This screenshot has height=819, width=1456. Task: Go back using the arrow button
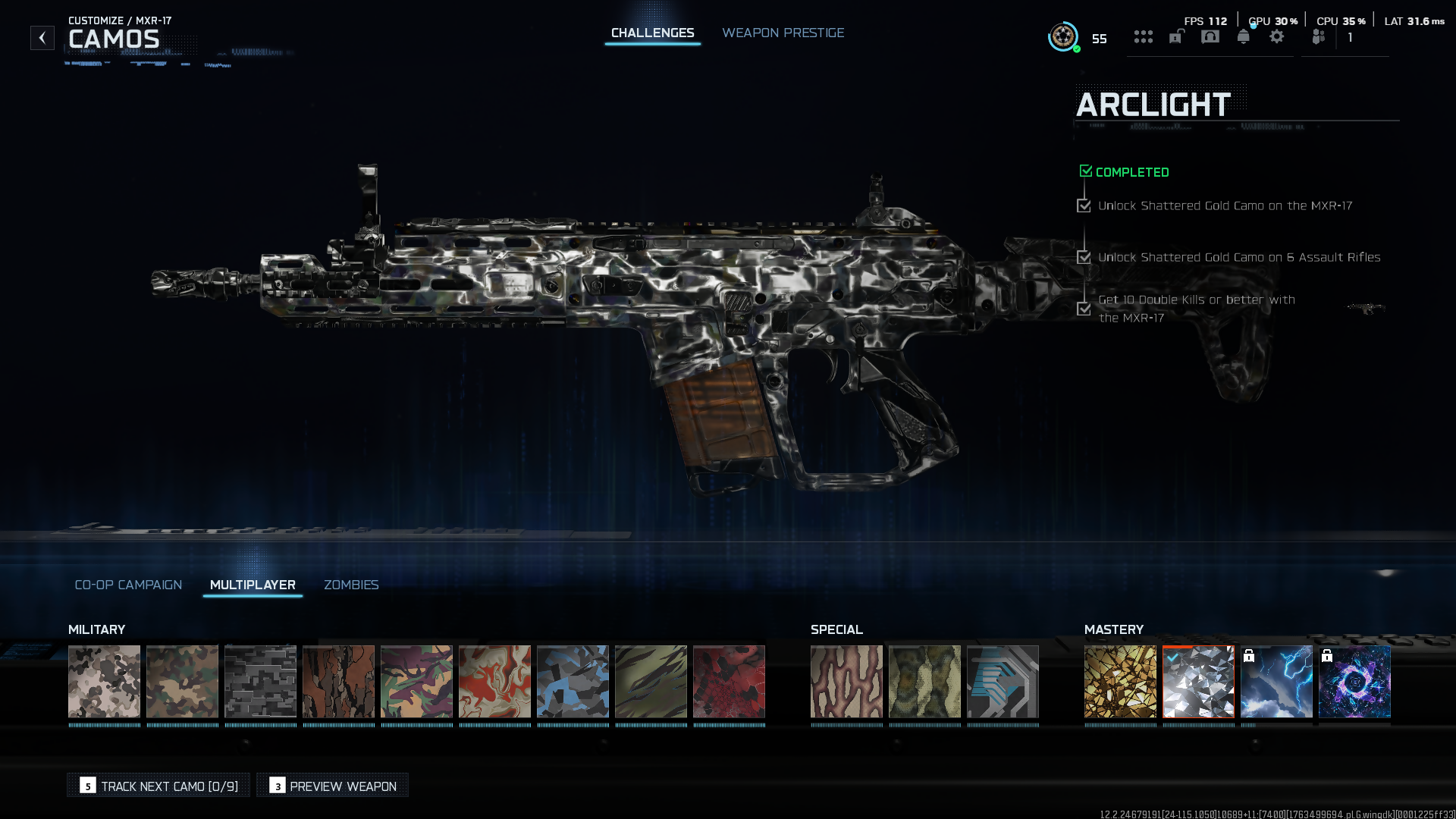(42, 38)
